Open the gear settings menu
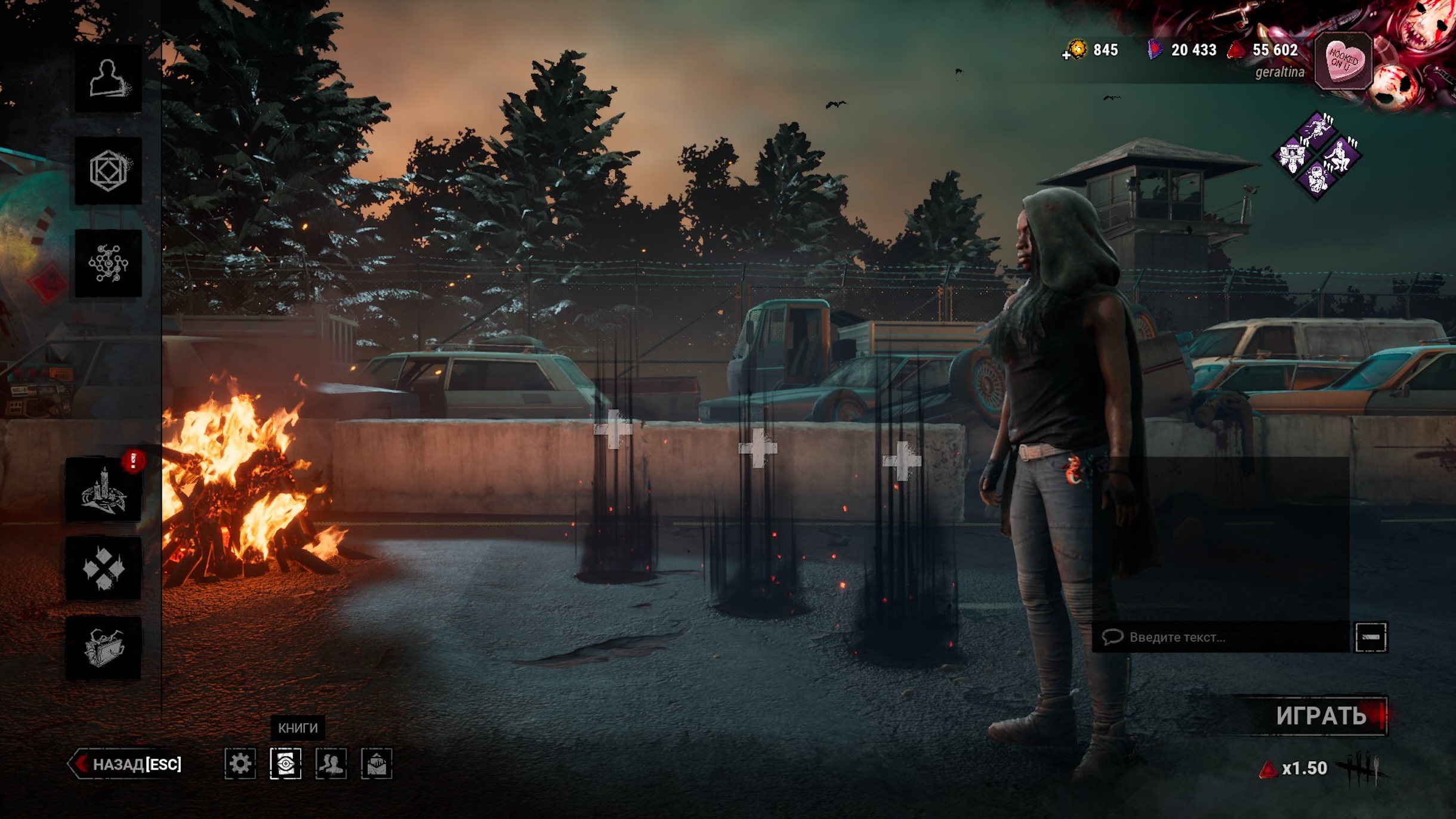 [x=240, y=764]
